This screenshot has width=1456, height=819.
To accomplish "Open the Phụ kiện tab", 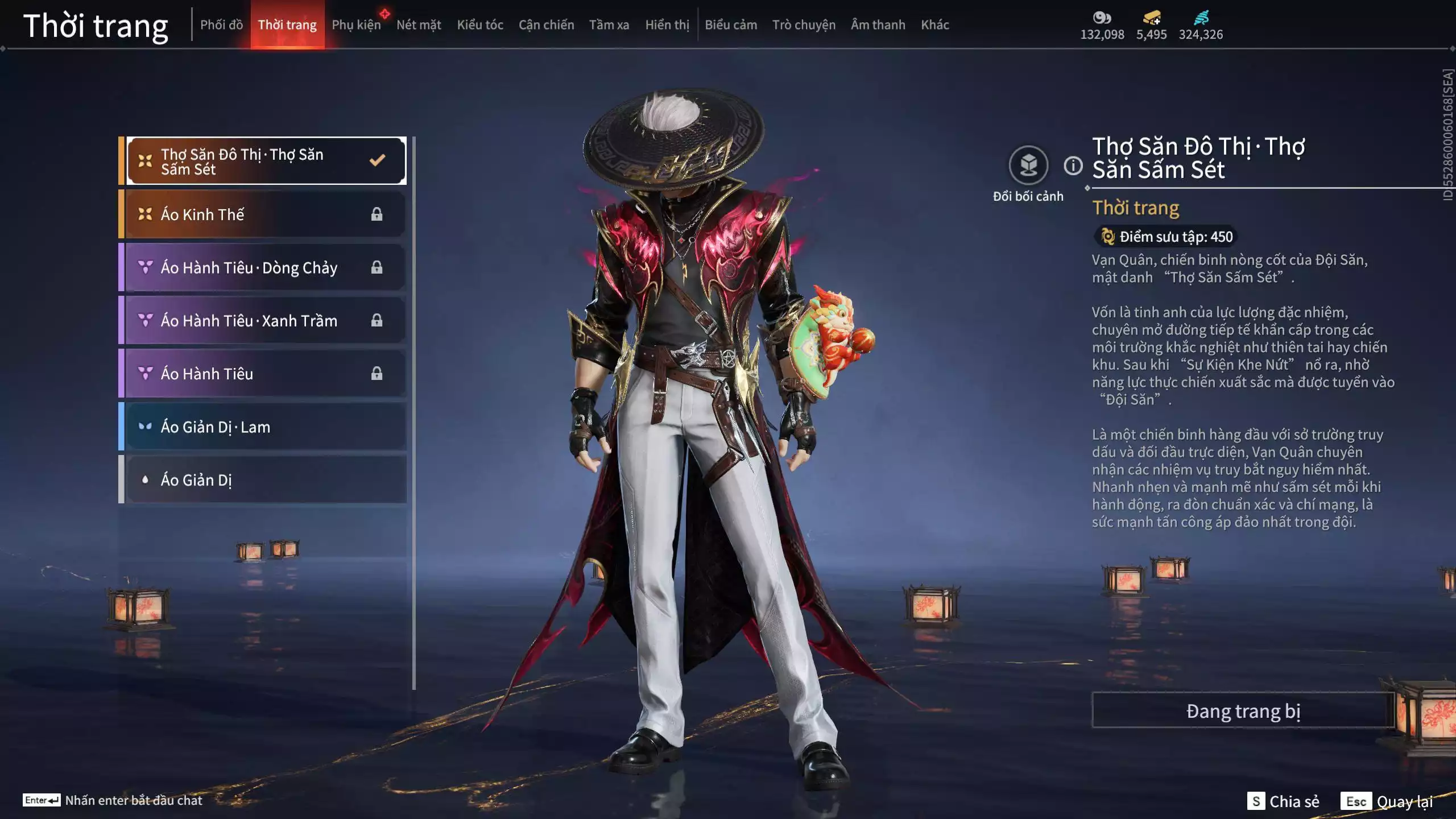I will pos(356,25).
